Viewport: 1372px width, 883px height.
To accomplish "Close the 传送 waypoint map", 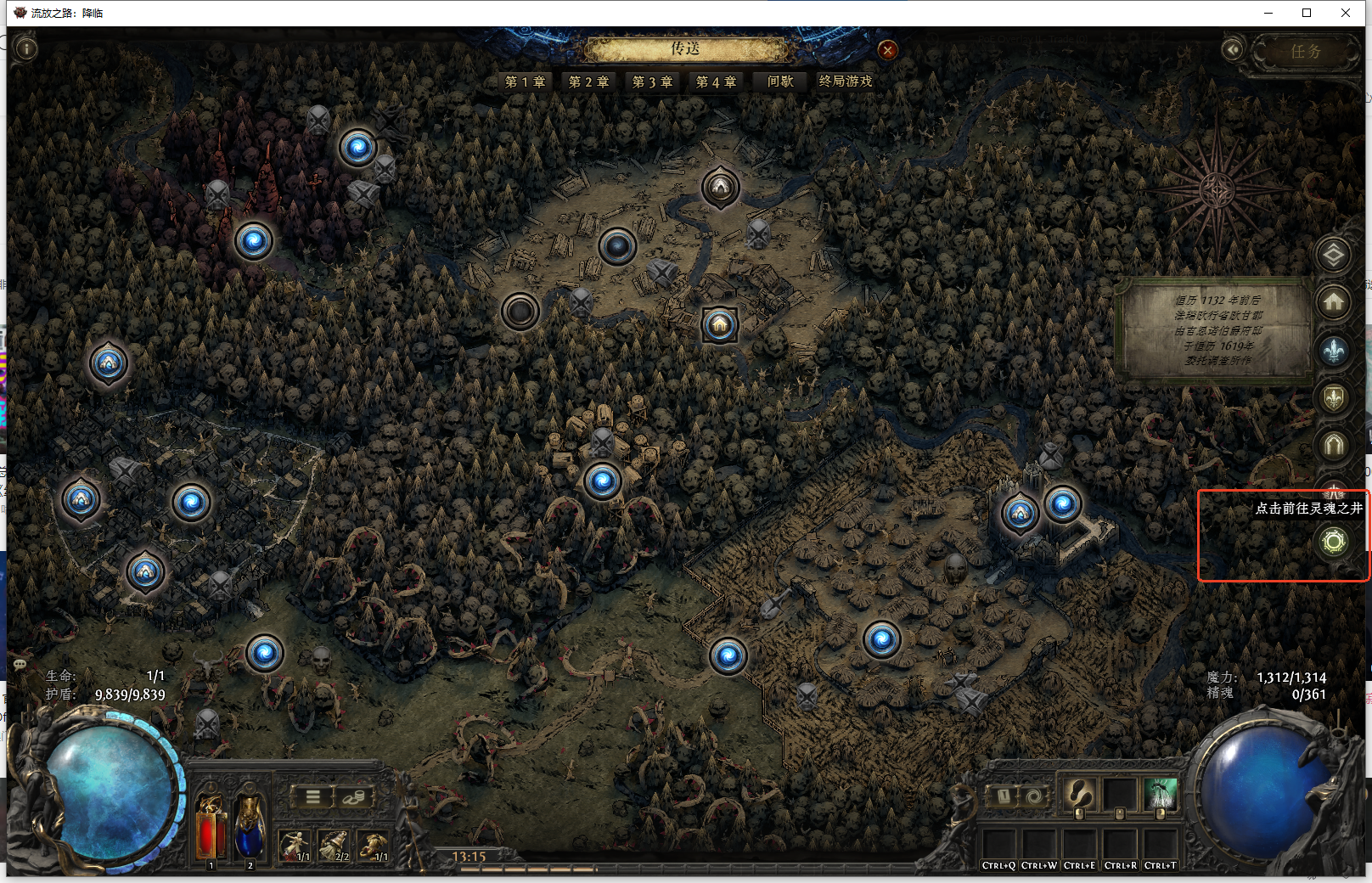I will pyautogui.click(x=887, y=50).
